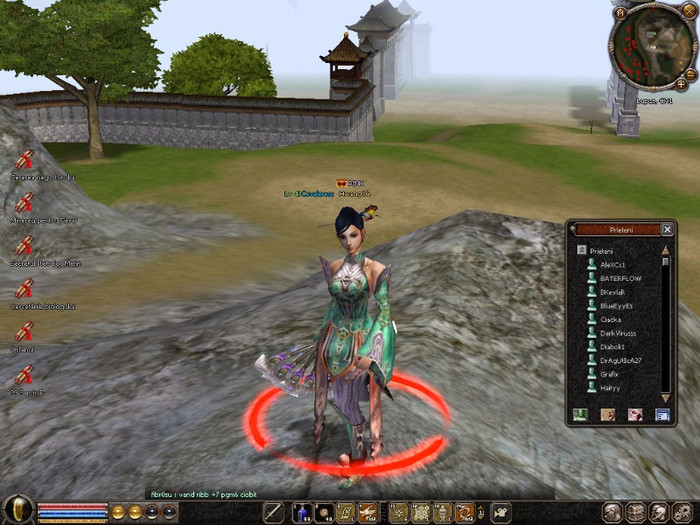Image resolution: width=700 pixels, height=525 pixels.
Task: Click the green portrait button below friends list
Action: pyautogui.click(x=579, y=414)
